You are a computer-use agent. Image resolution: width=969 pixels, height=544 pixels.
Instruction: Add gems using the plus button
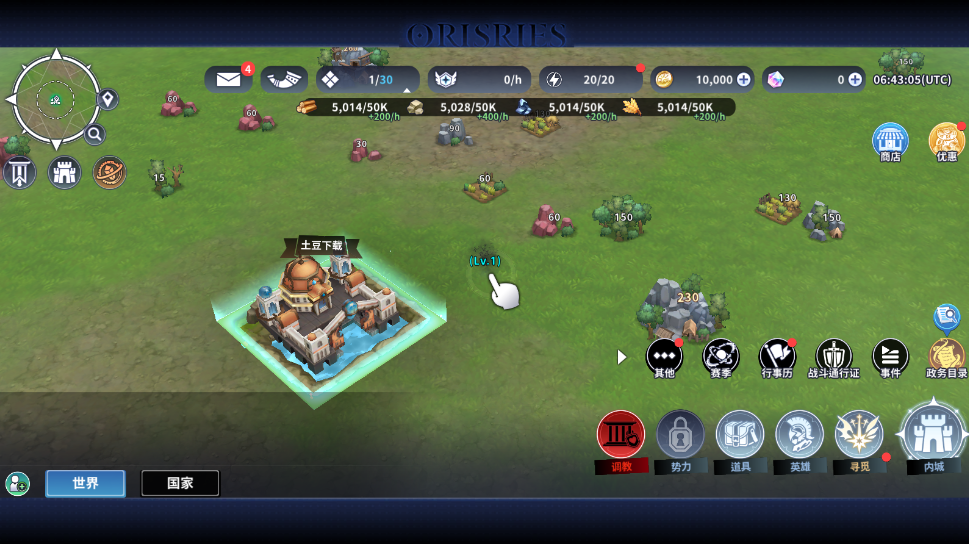tap(855, 79)
